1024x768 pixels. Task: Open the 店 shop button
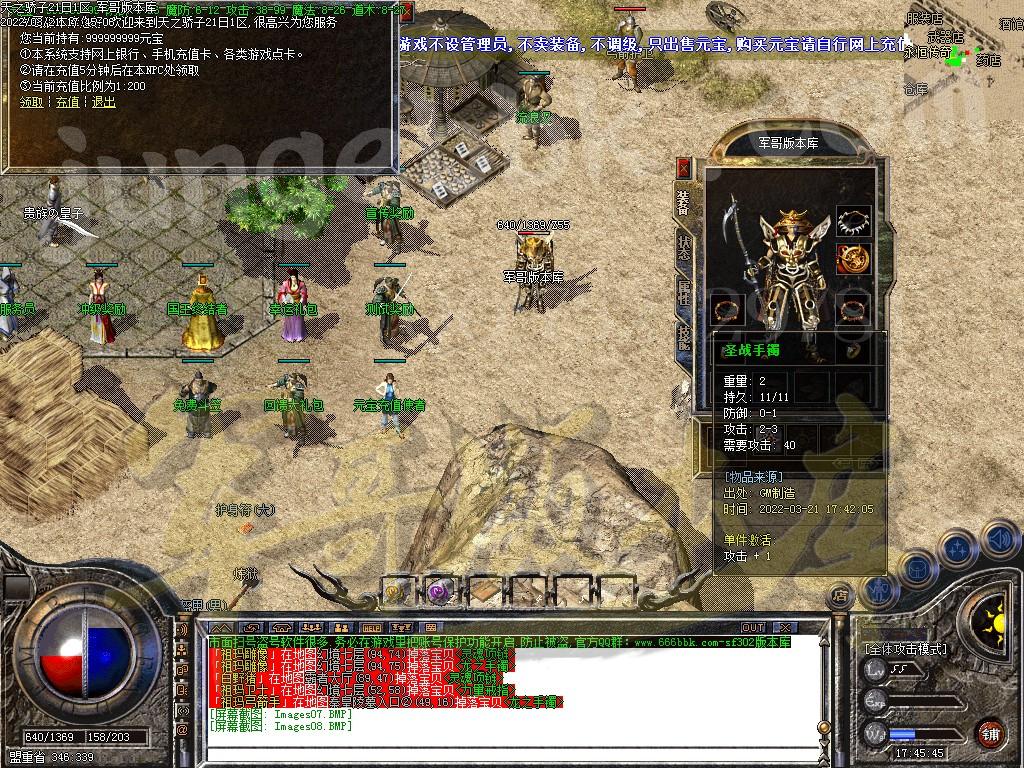[x=840, y=595]
